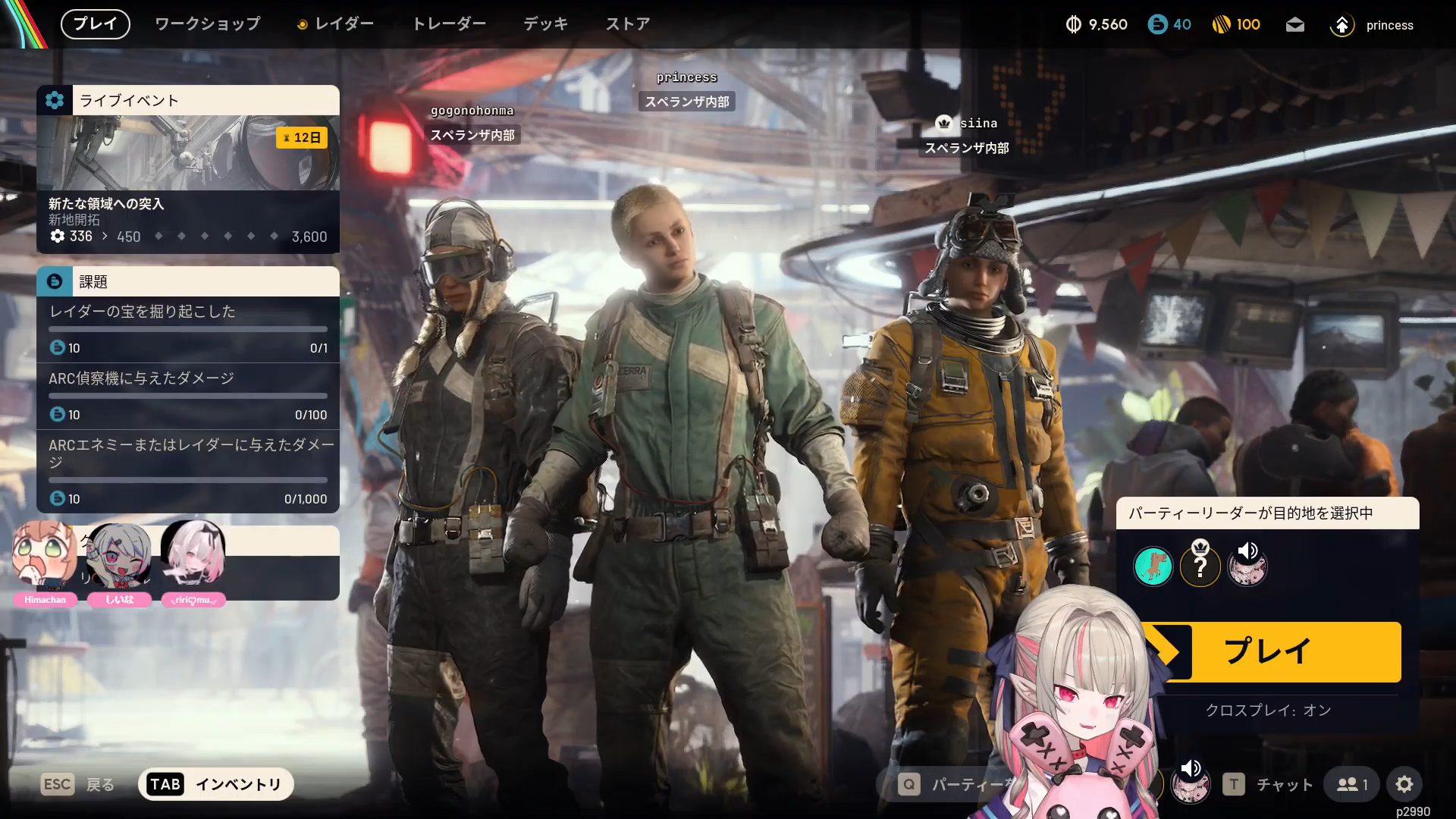Open the チャット chat button
The image size is (1456, 819).
(x=1269, y=784)
